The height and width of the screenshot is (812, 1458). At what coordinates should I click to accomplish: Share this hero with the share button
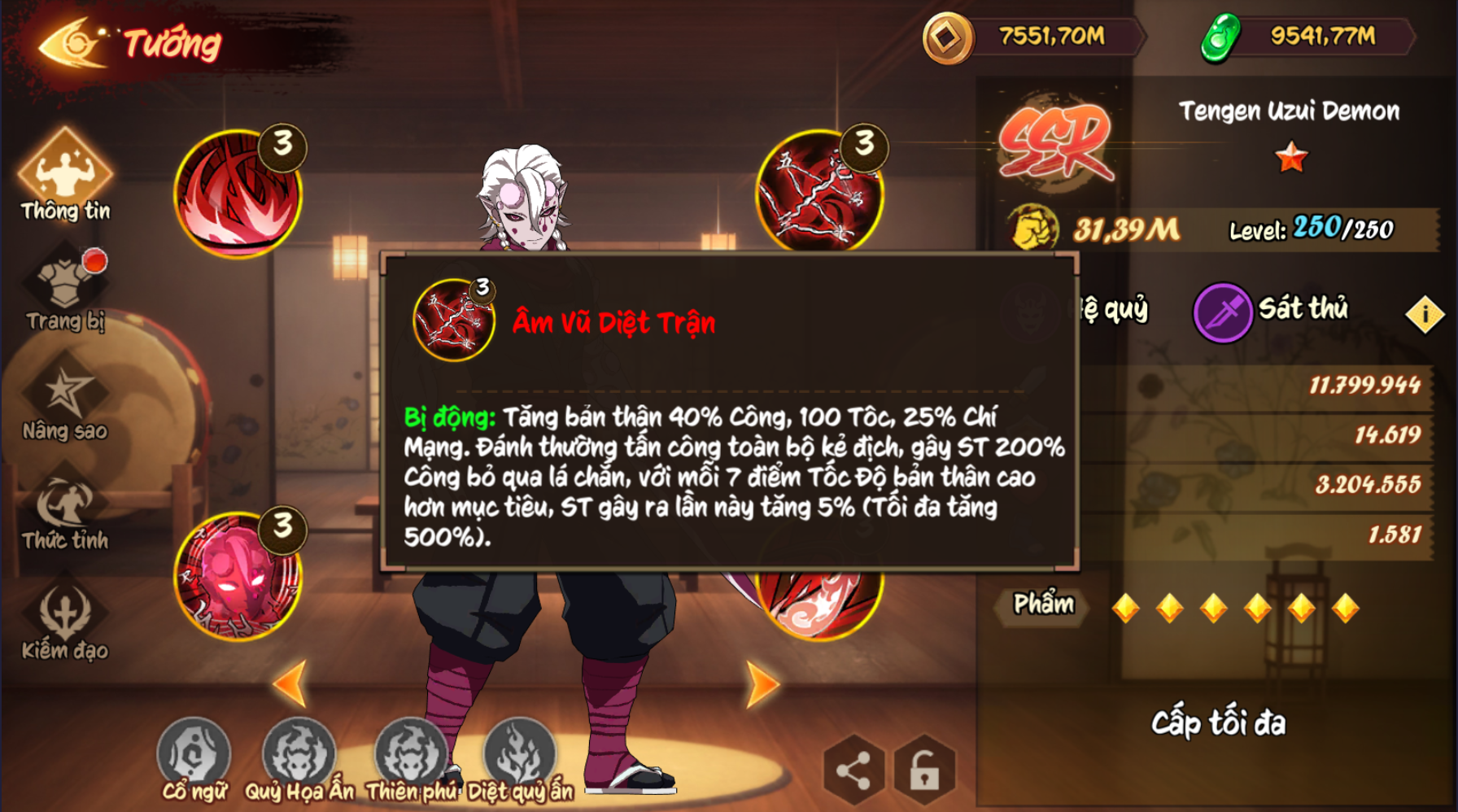(853, 770)
